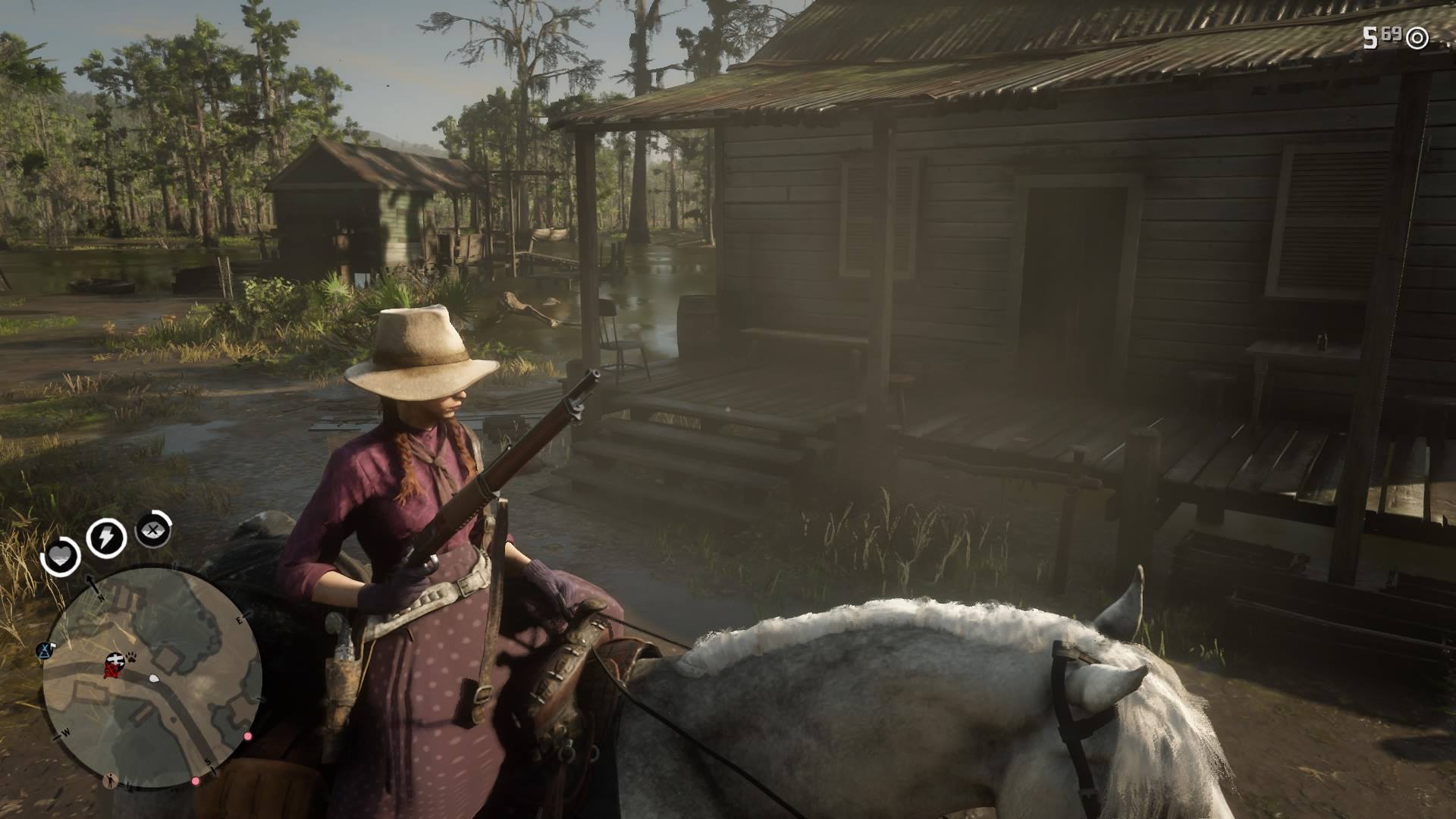The image size is (1456, 819).
Task: Check the Dead Eye core icon
Action: click(152, 530)
